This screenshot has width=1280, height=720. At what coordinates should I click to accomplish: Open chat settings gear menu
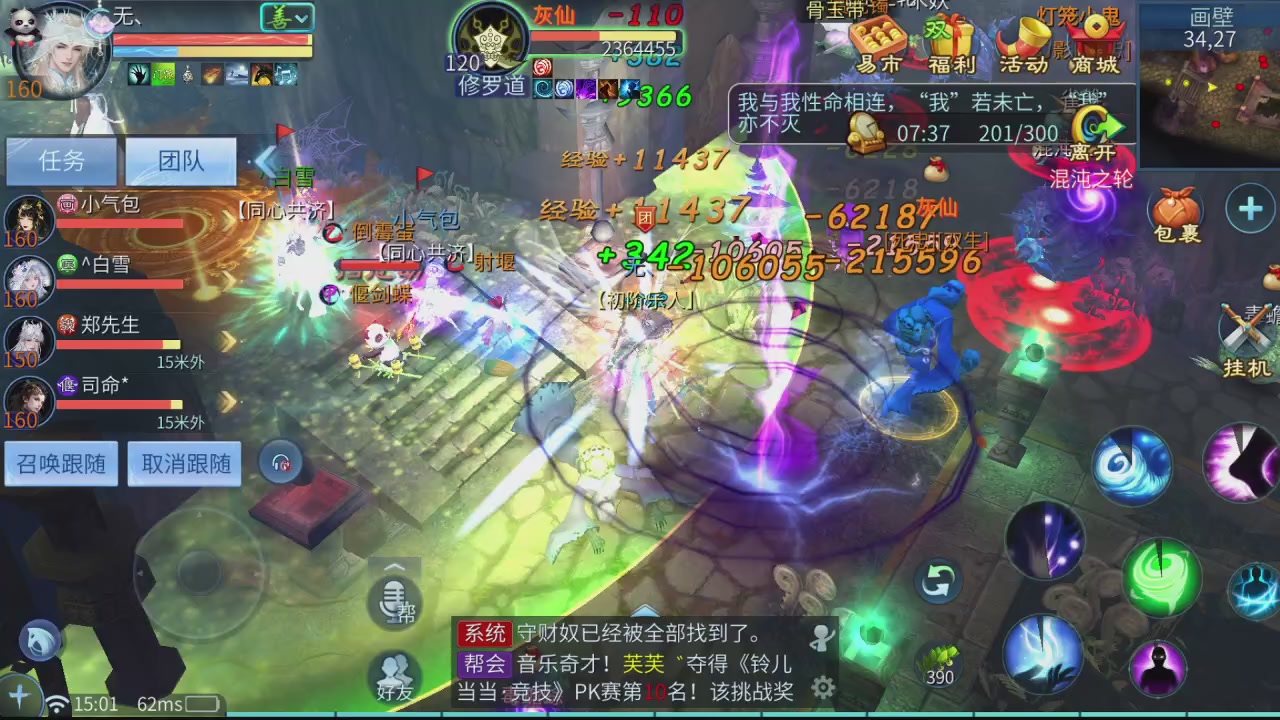[823, 687]
